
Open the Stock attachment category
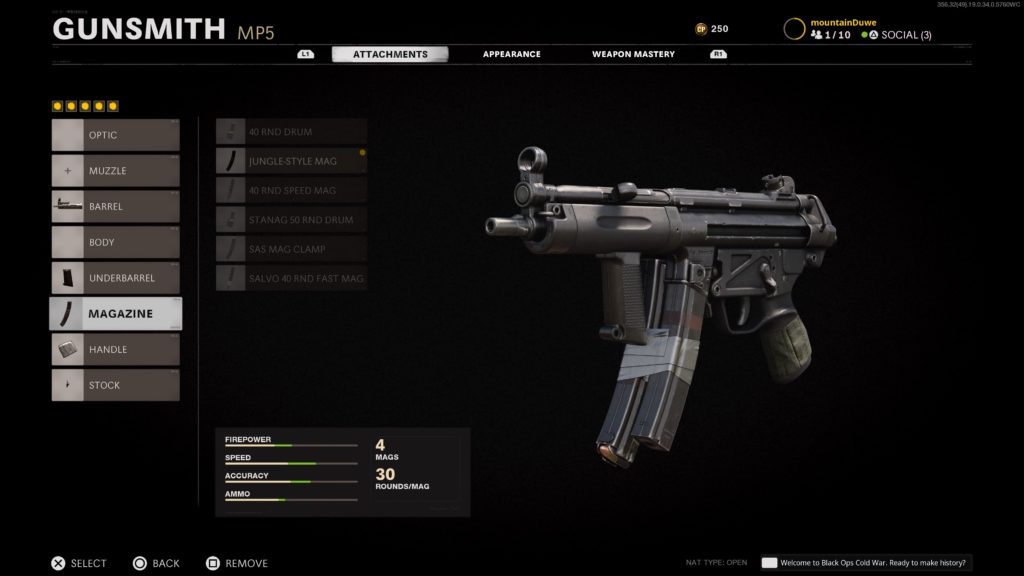coord(116,385)
